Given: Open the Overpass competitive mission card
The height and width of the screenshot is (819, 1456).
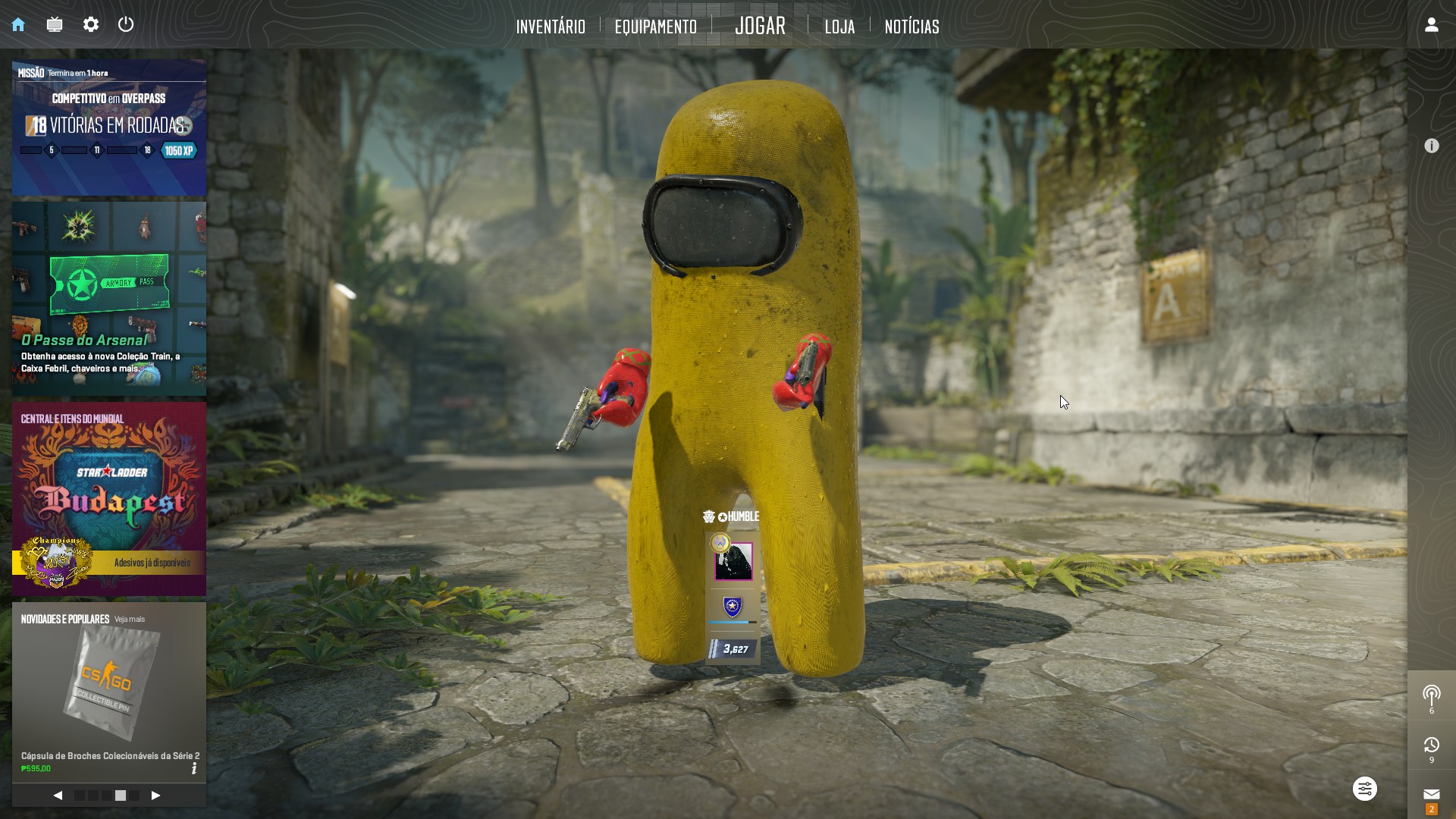Looking at the screenshot, I should [109, 129].
